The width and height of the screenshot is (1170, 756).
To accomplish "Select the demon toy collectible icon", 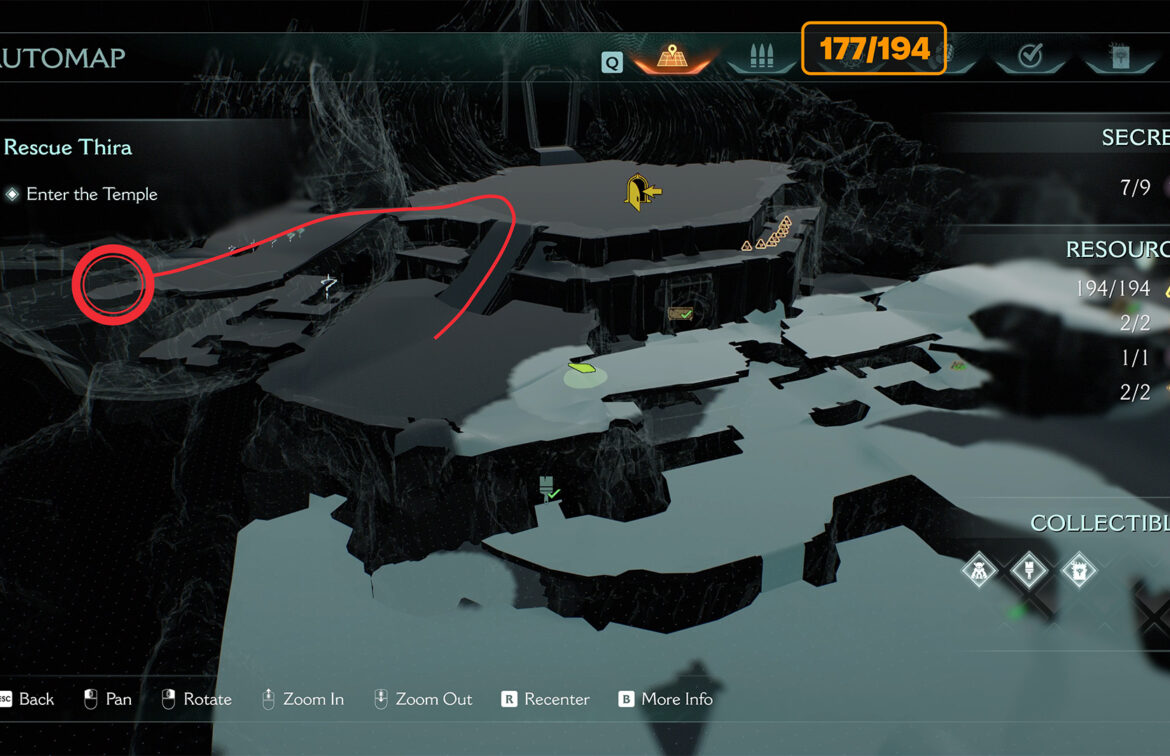I will coord(979,571).
